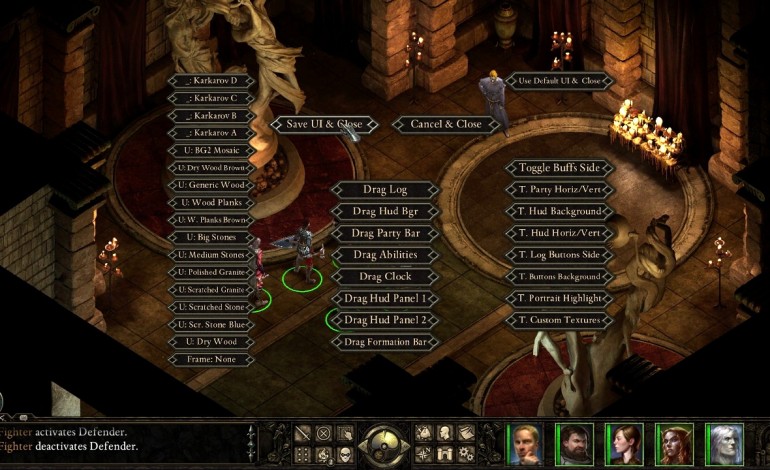Switch party bar Horiz/Vert layout

coord(559,189)
